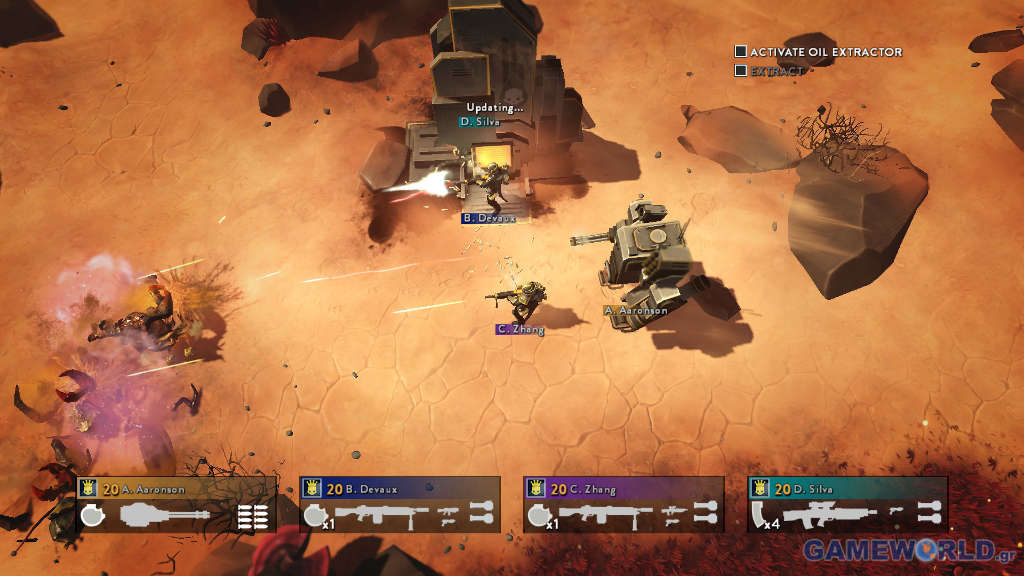The width and height of the screenshot is (1024, 576).
Task: Select B. Devaux's player panel header
Action: [400, 489]
